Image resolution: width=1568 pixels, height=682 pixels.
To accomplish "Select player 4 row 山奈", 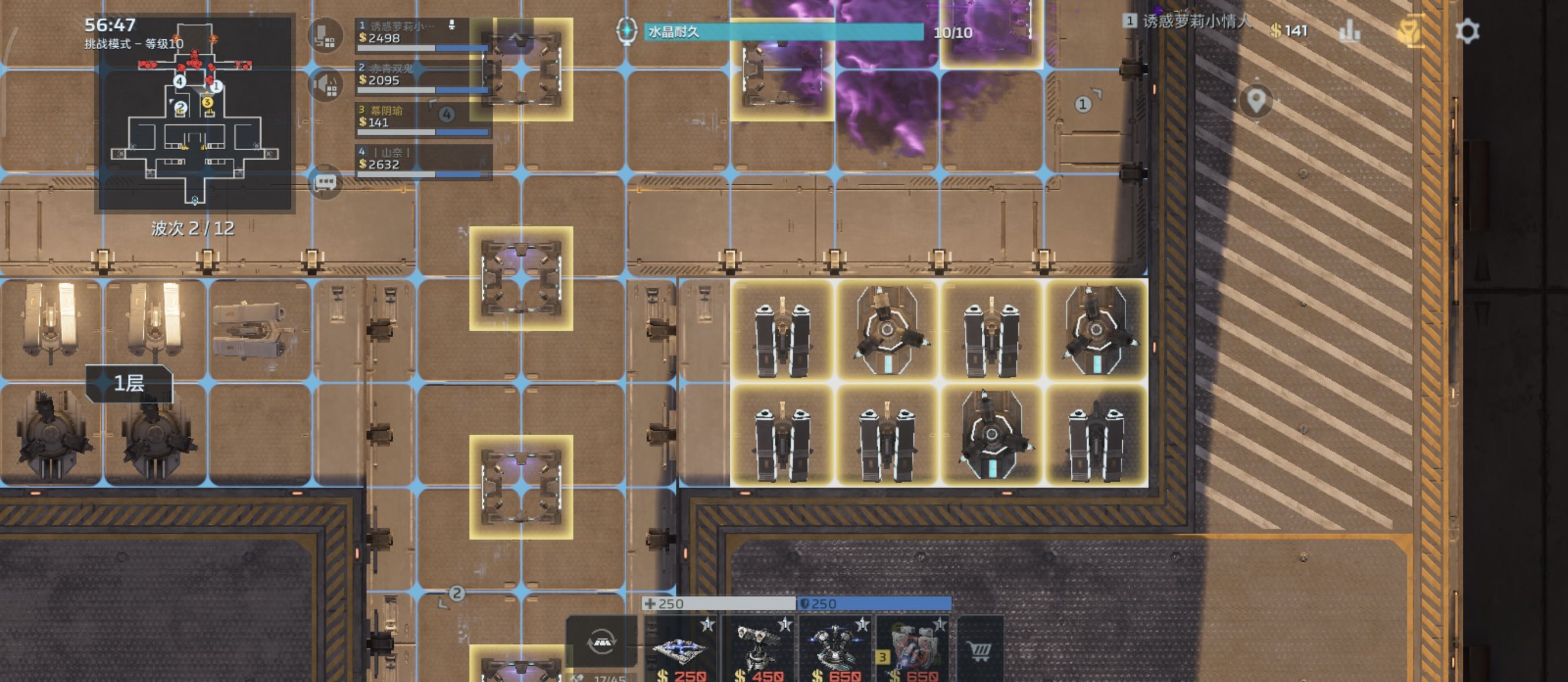I will tap(423, 161).
